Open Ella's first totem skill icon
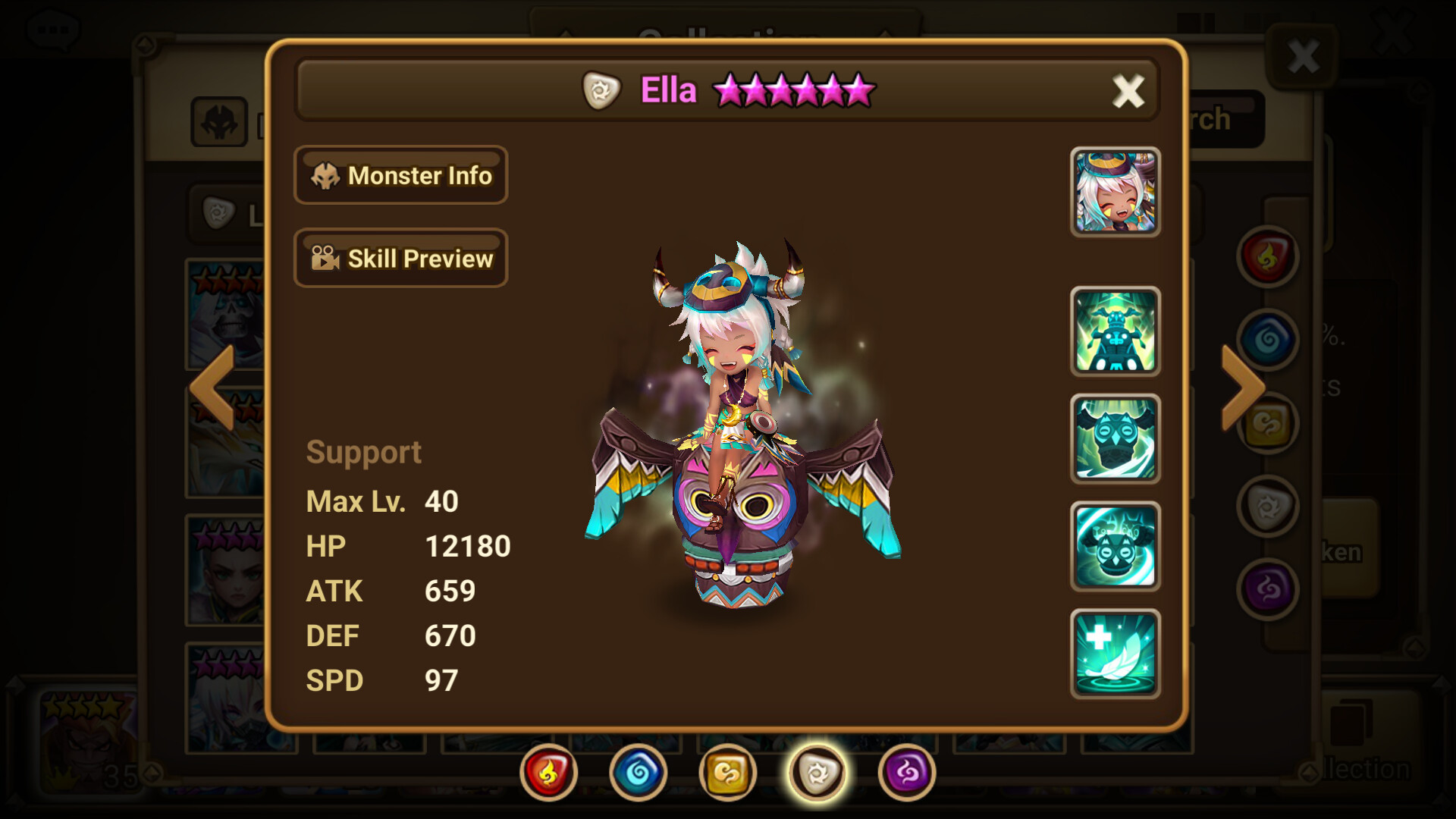This screenshot has width=1456, height=819. click(1115, 332)
